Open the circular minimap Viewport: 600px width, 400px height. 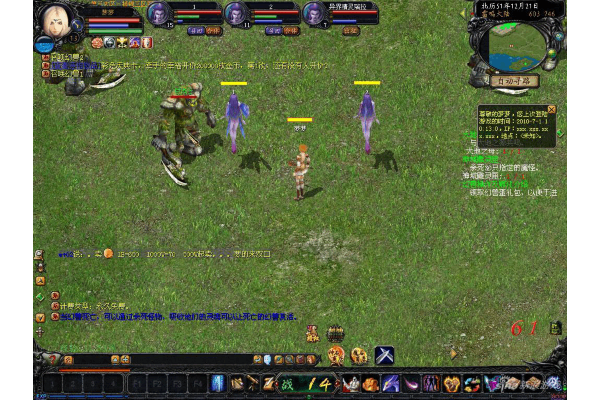click(x=509, y=42)
